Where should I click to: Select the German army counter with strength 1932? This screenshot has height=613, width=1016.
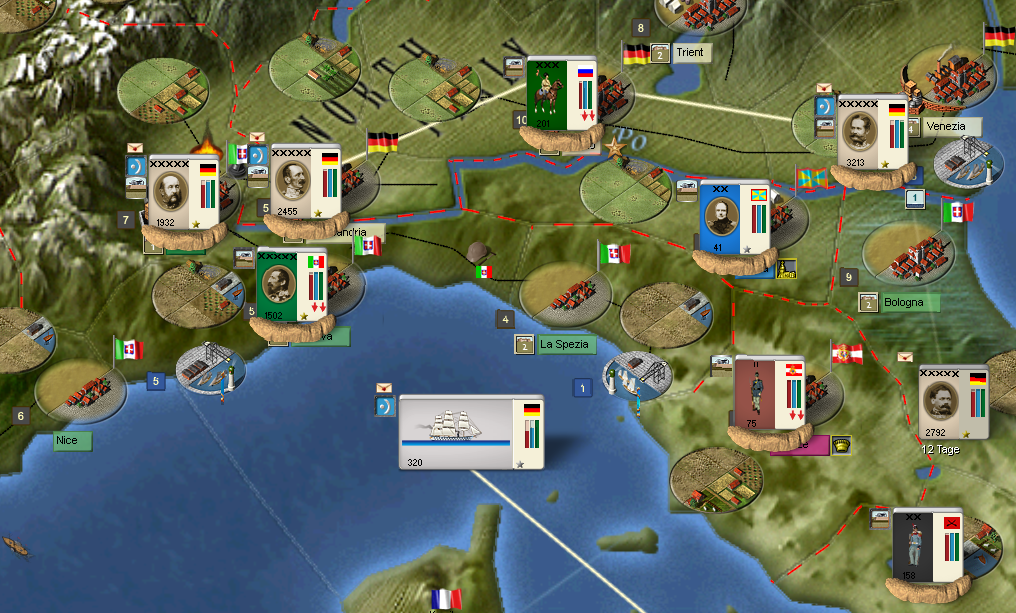click(183, 192)
